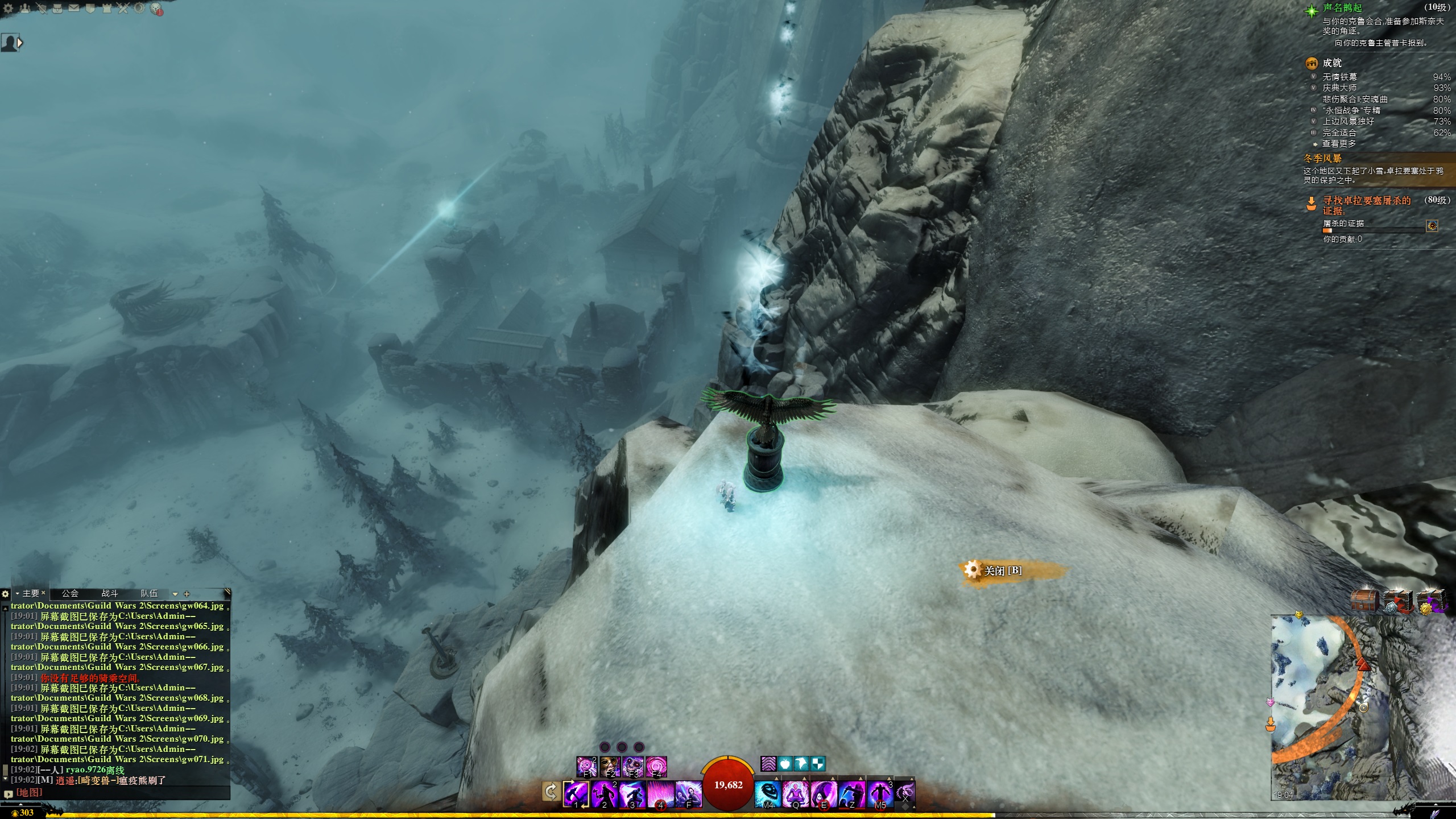The width and height of the screenshot is (1456, 819).
Task: Switch to the 公会 chat tab
Action: click(70, 593)
